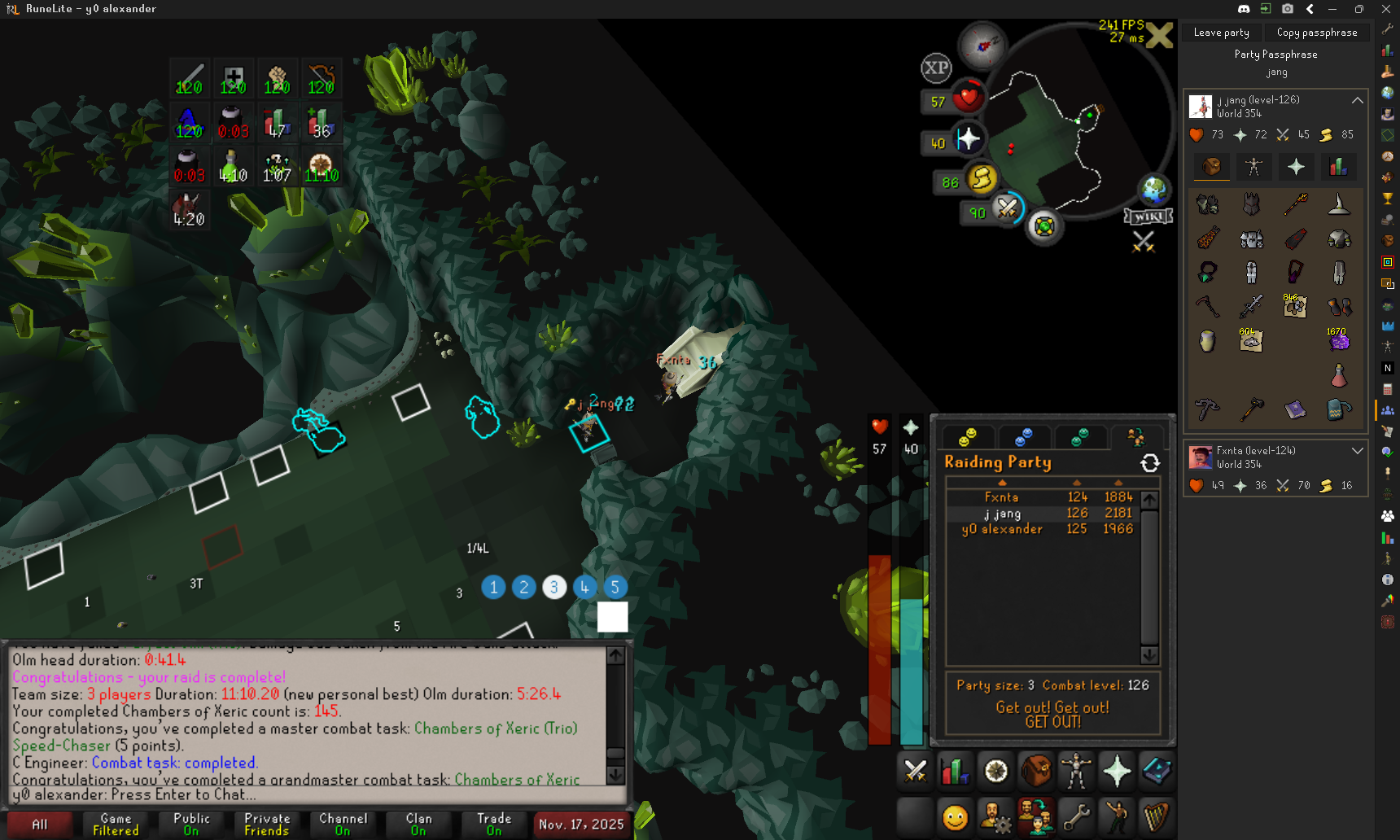Click the compass to face north
Image resolution: width=1400 pixels, height=840 pixels.
pyautogui.click(x=982, y=46)
